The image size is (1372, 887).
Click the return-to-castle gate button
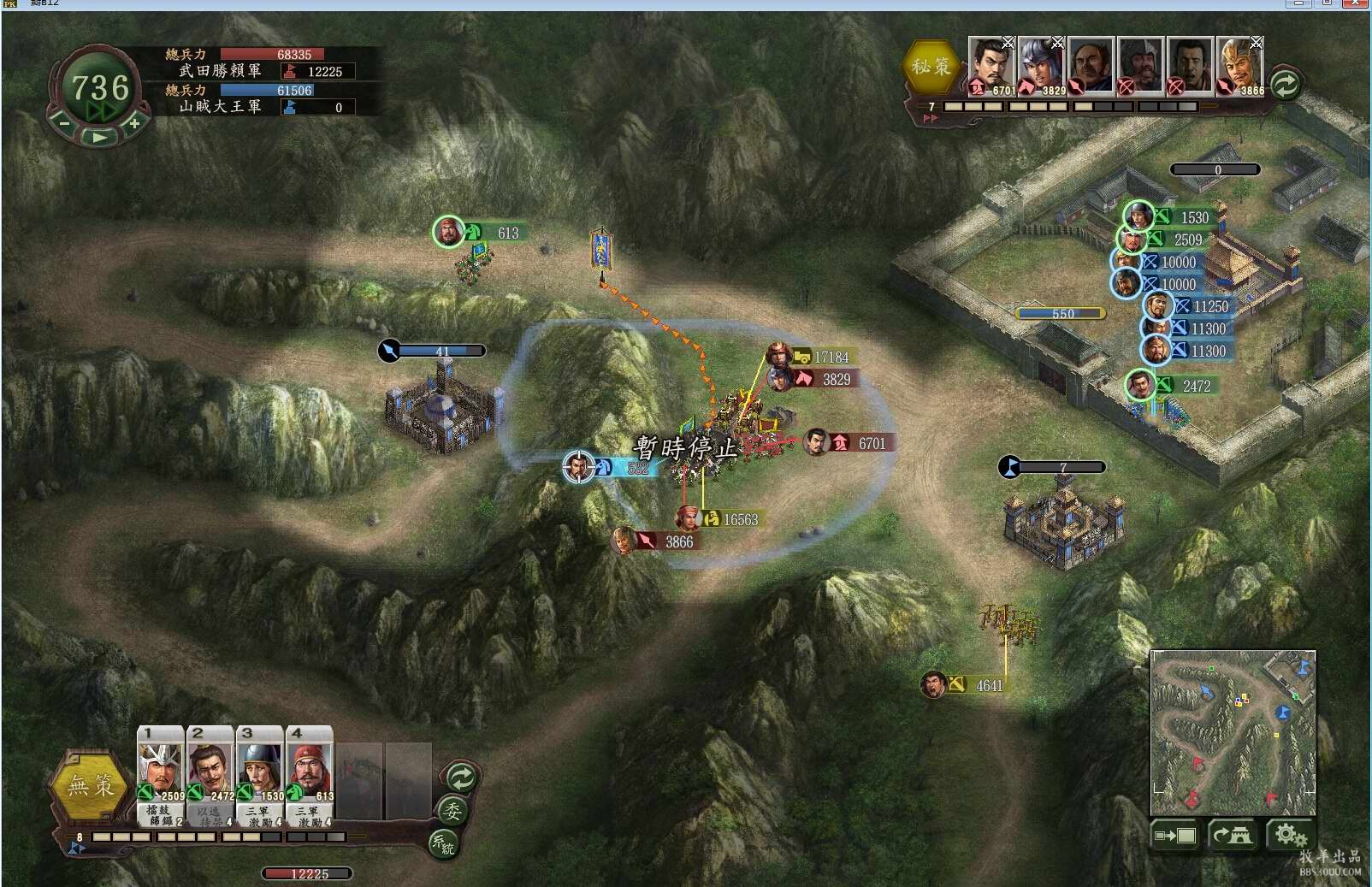pos(1232,835)
